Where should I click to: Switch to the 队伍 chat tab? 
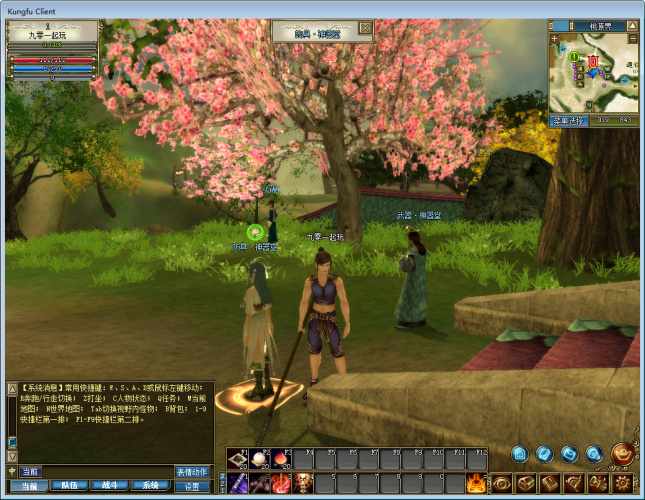click(69, 485)
